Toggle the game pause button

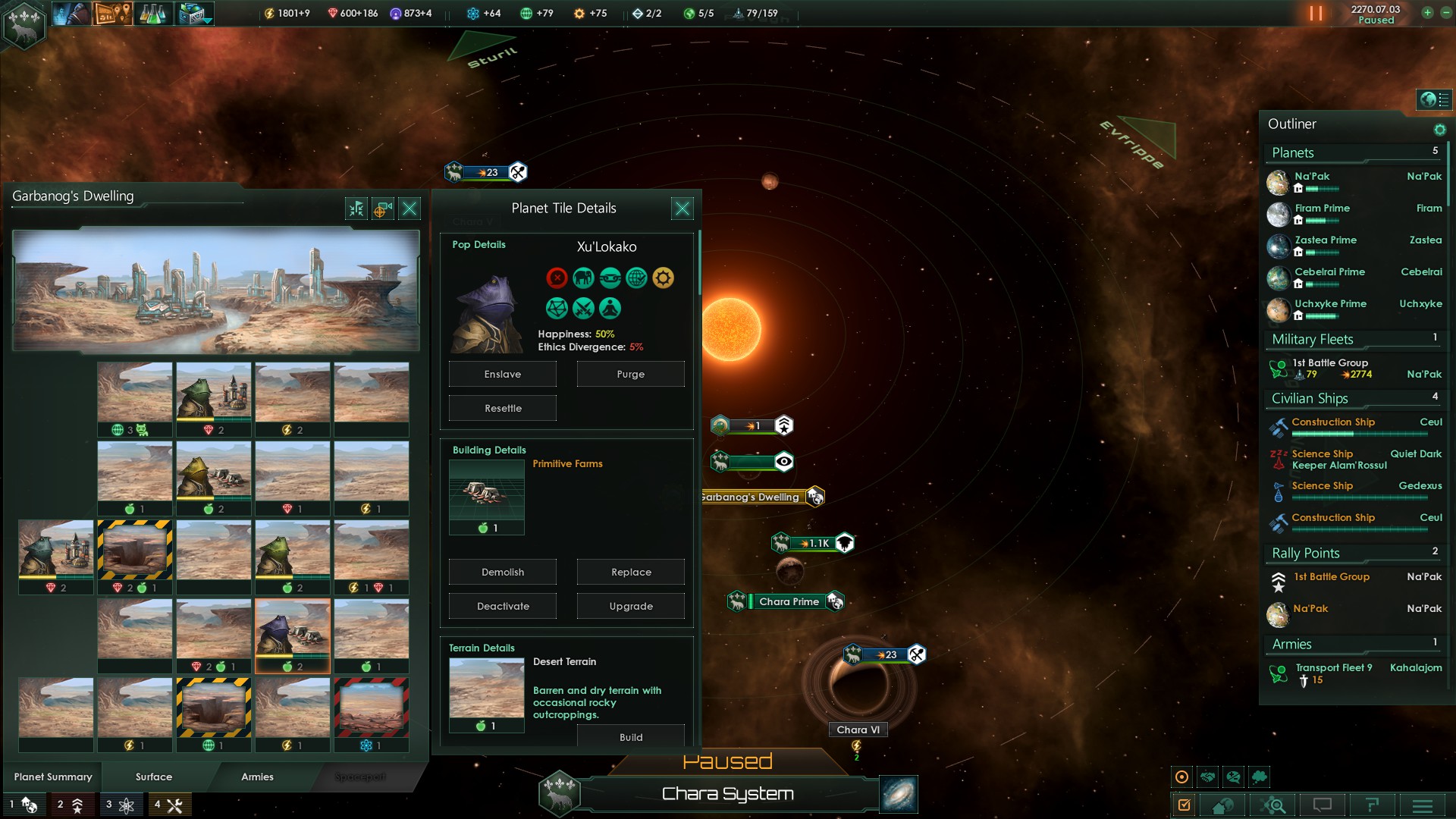(1316, 14)
